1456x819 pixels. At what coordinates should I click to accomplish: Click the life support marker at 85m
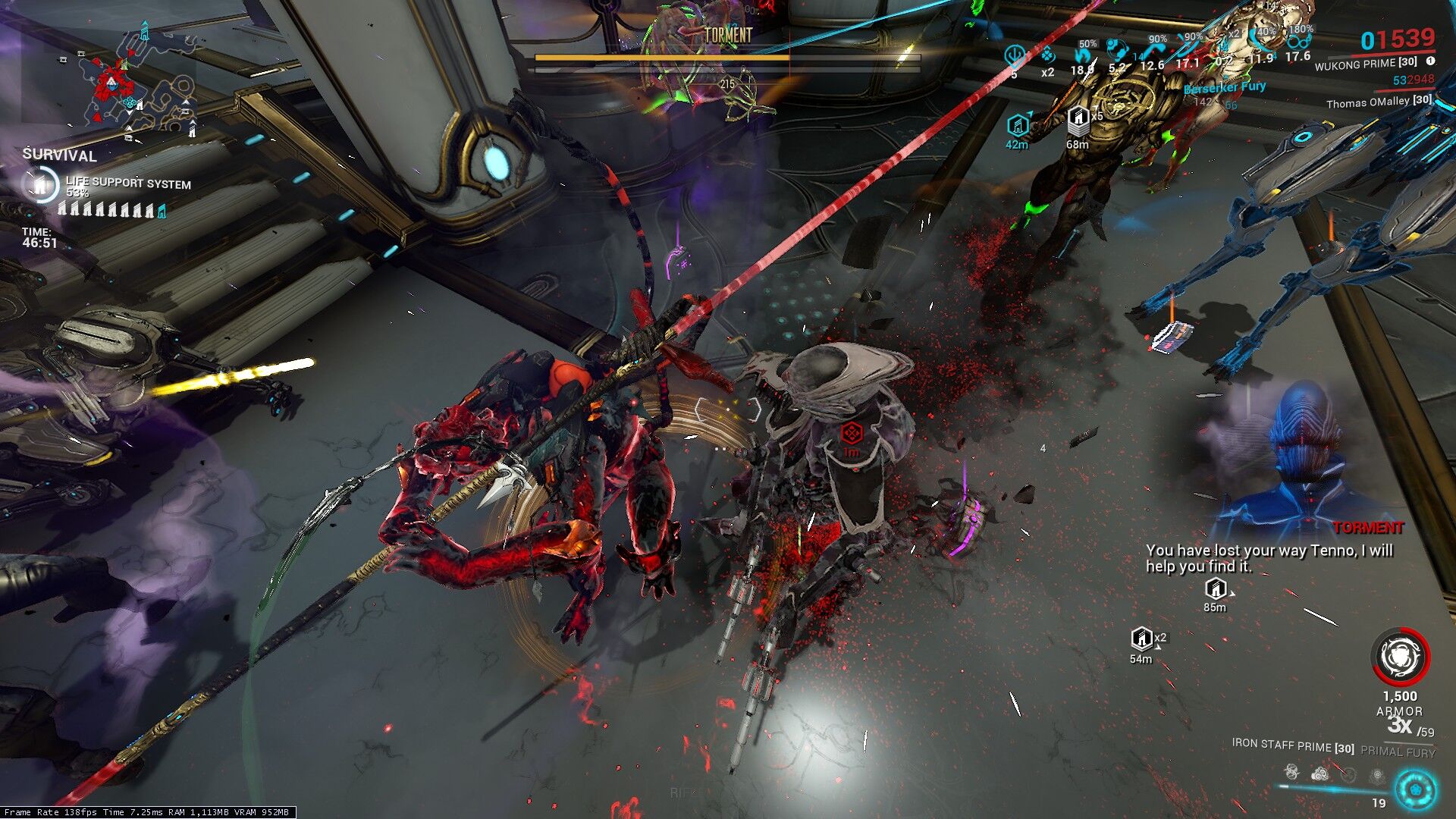(x=1216, y=589)
